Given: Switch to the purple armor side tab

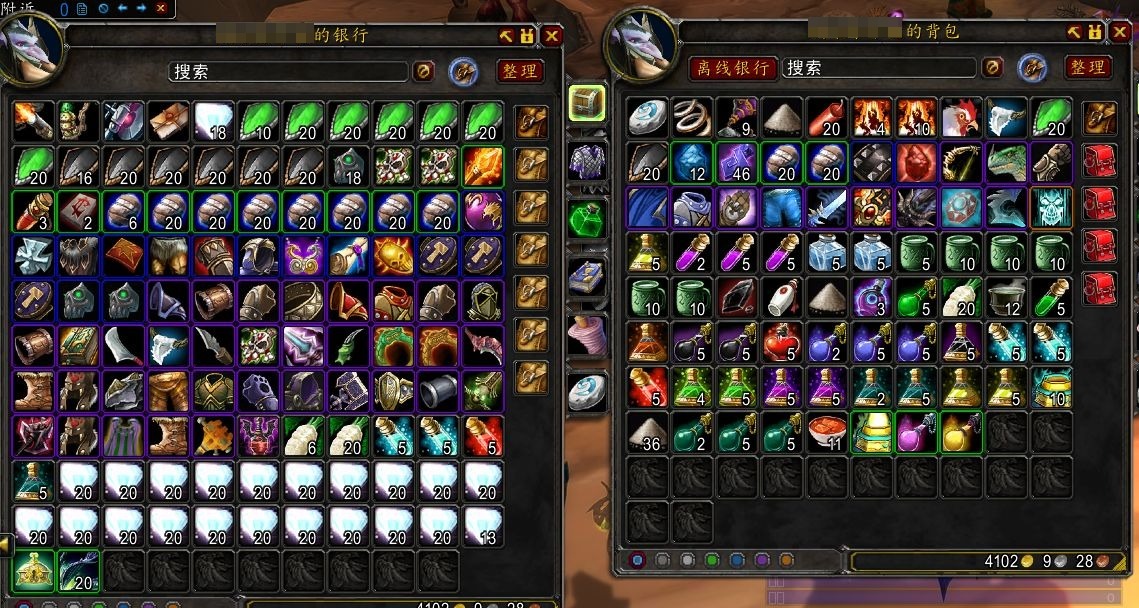Looking at the screenshot, I should (x=587, y=161).
